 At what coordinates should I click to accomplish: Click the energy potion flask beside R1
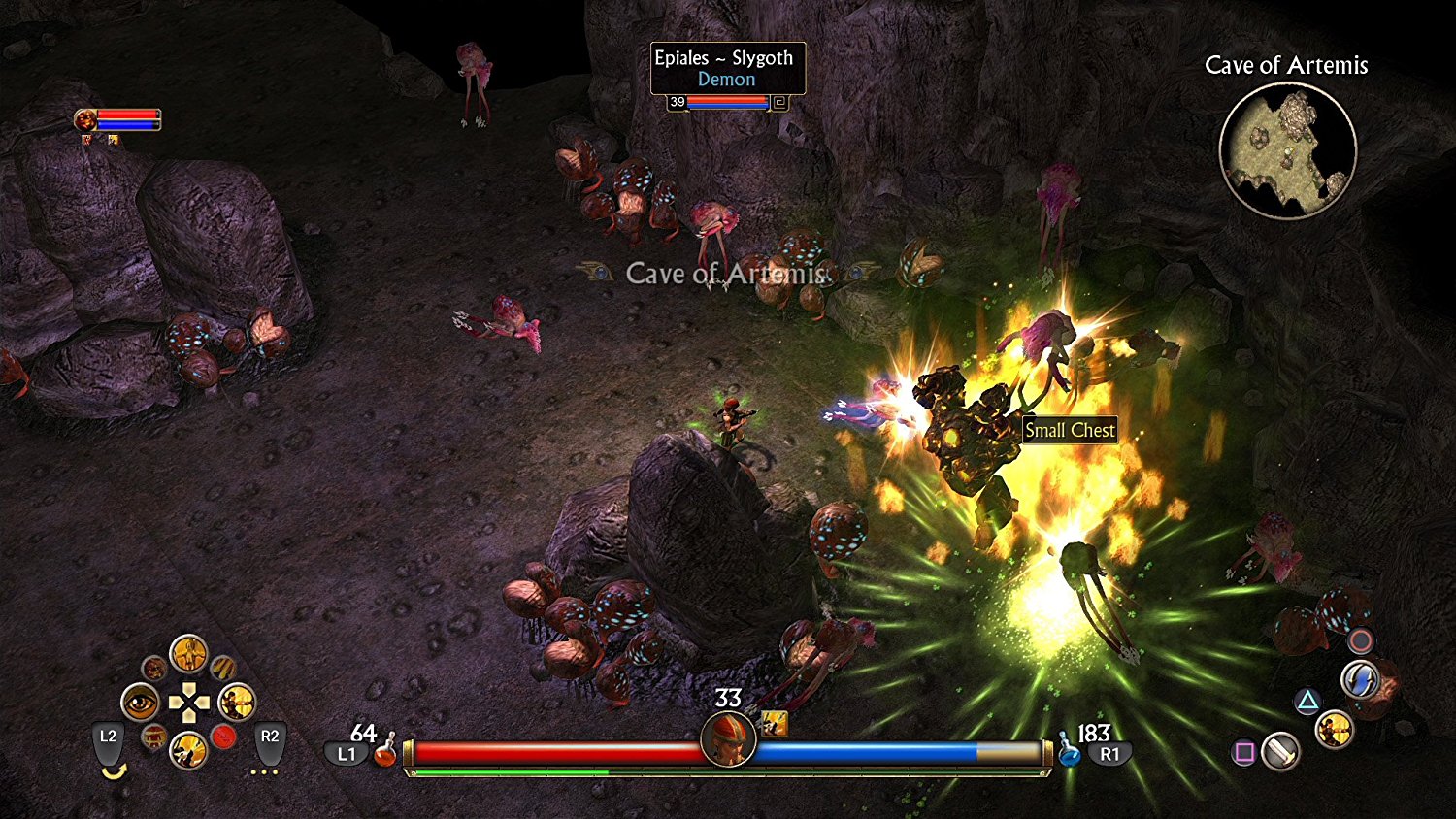pyautogui.click(x=1070, y=754)
